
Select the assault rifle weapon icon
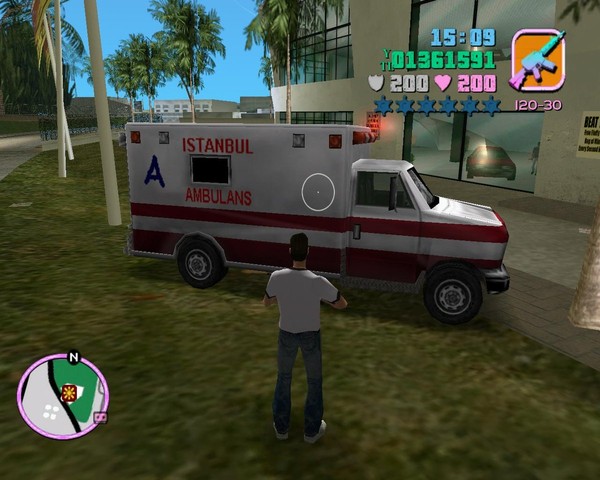(538, 60)
